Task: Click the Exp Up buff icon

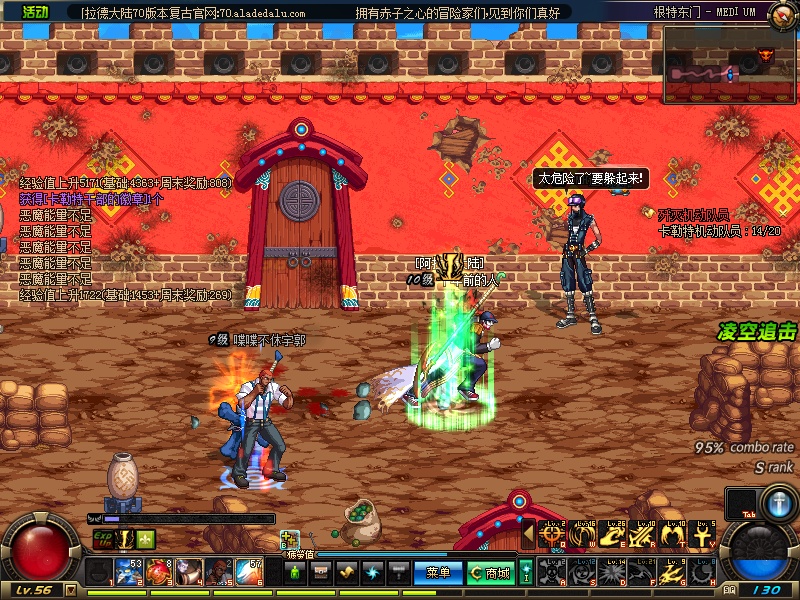Action: click(x=102, y=539)
